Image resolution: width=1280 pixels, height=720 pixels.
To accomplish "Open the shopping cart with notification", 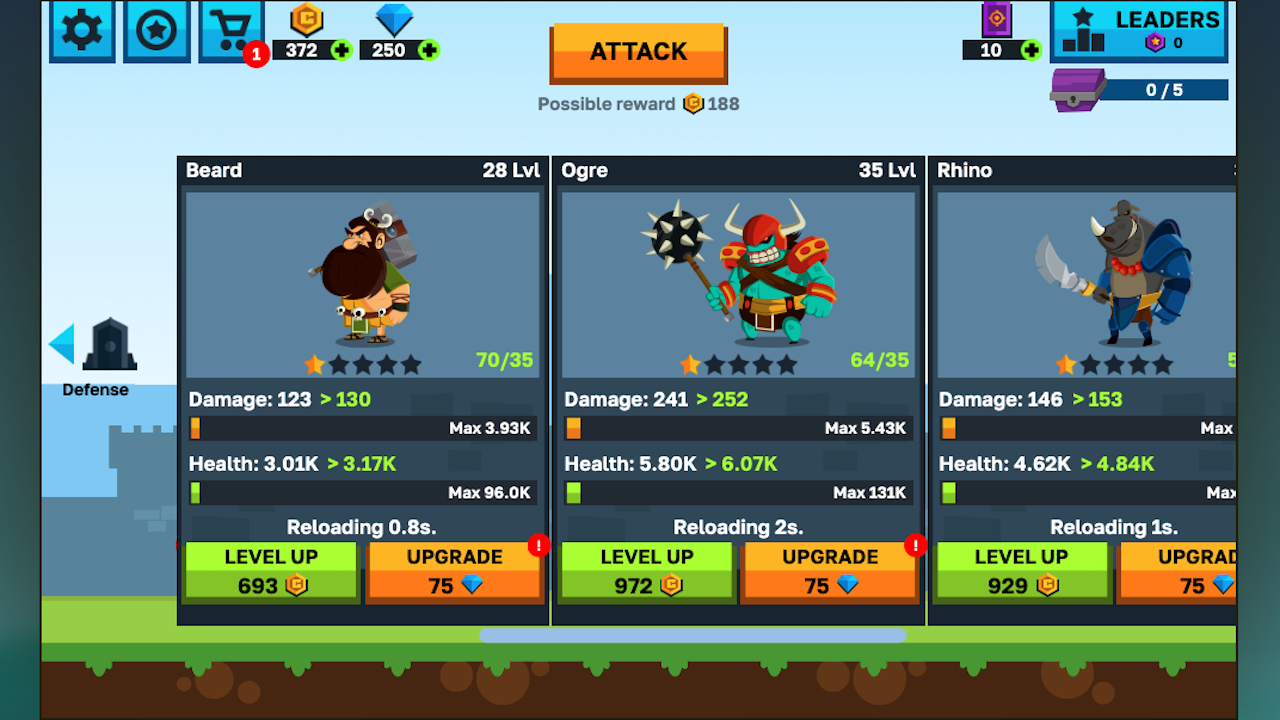I will pos(231,30).
